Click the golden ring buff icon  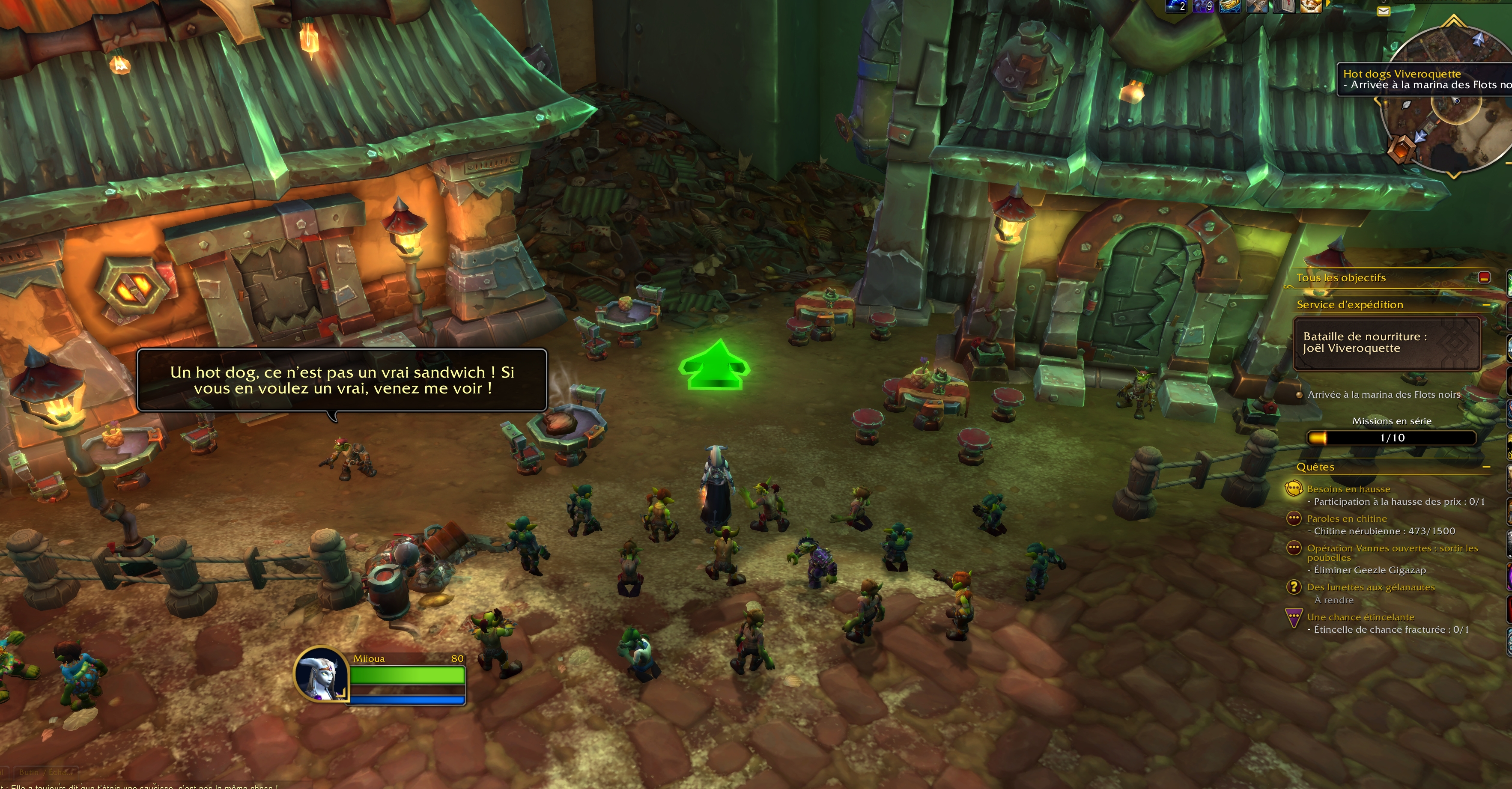1230,5
